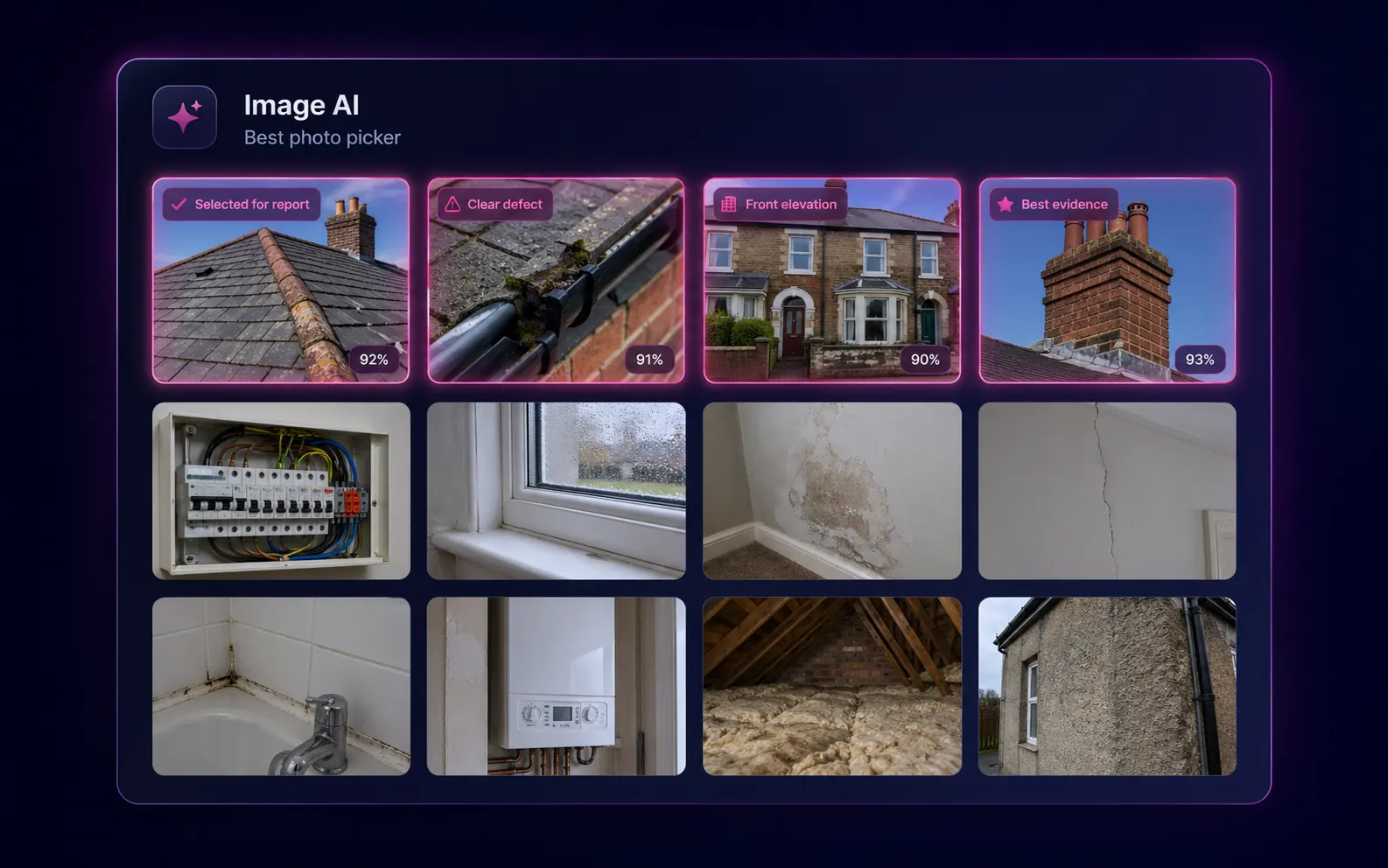
Task: Open the Front elevation label dropdown
Action: point(780,203)
